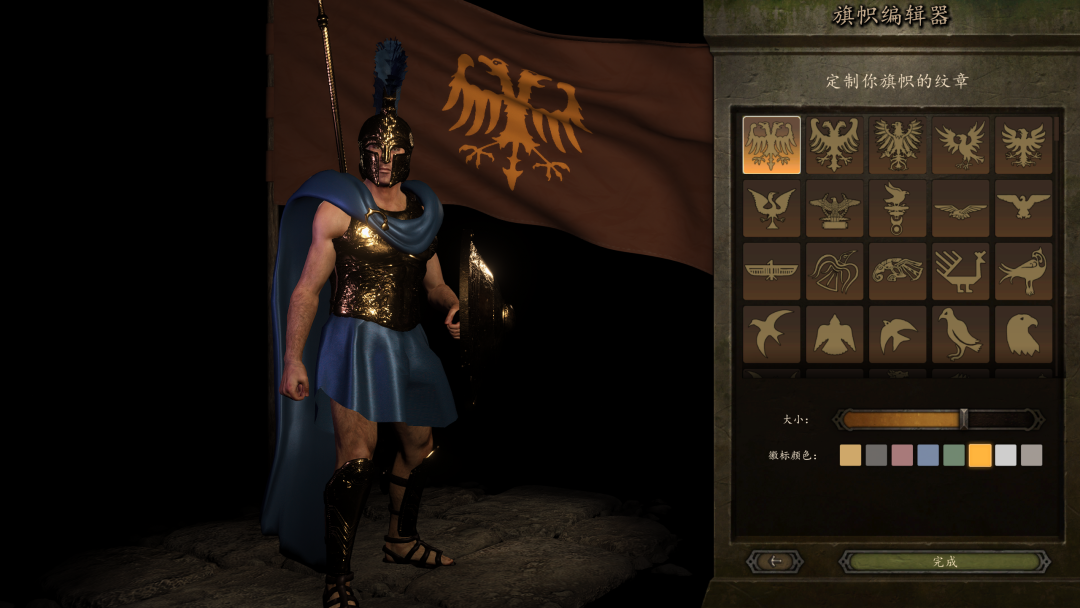
Task: Click the 大小 size slider bar
Action: pos(938,420)
